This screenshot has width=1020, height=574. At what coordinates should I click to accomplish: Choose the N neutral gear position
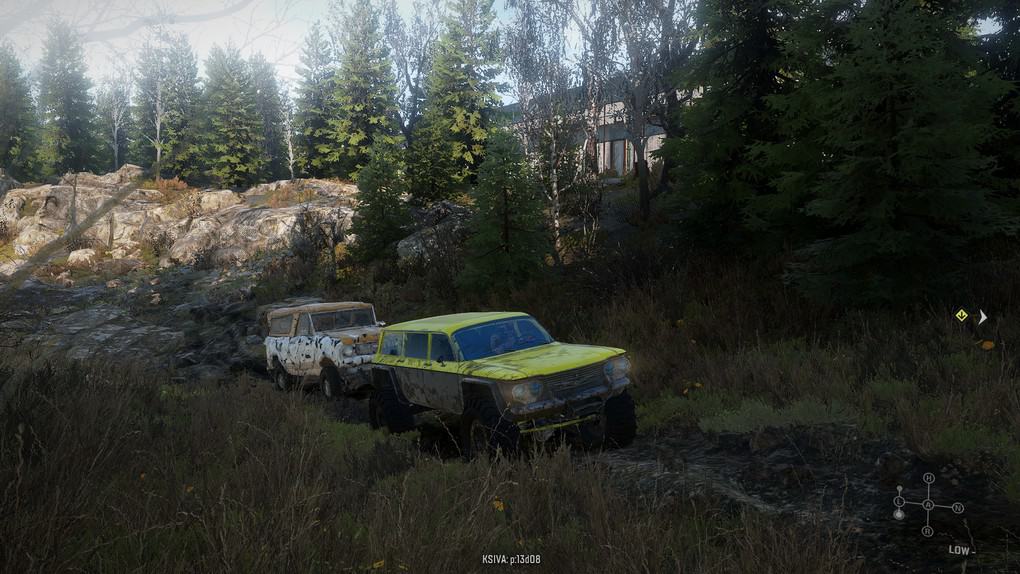957,508
